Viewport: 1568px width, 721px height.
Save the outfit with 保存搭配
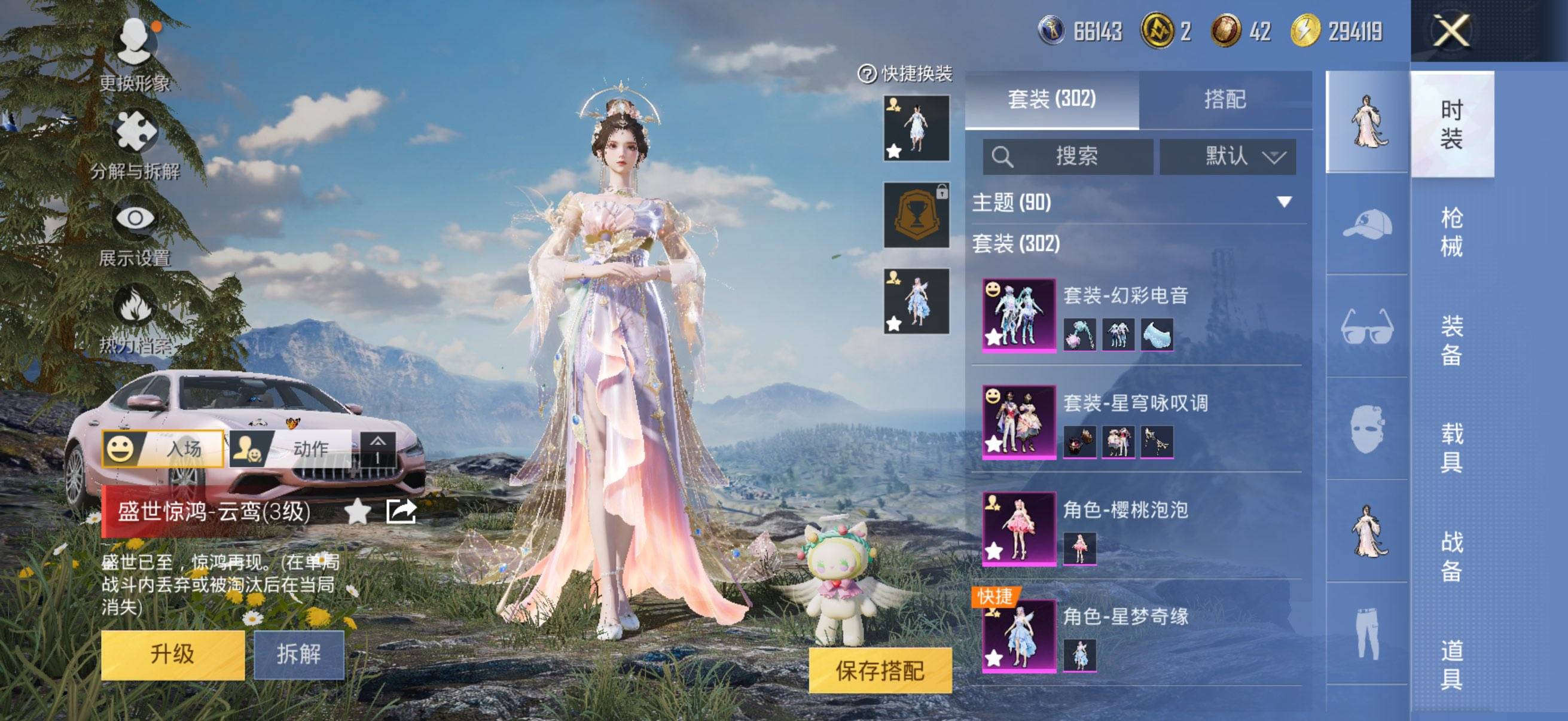(880, 670)
